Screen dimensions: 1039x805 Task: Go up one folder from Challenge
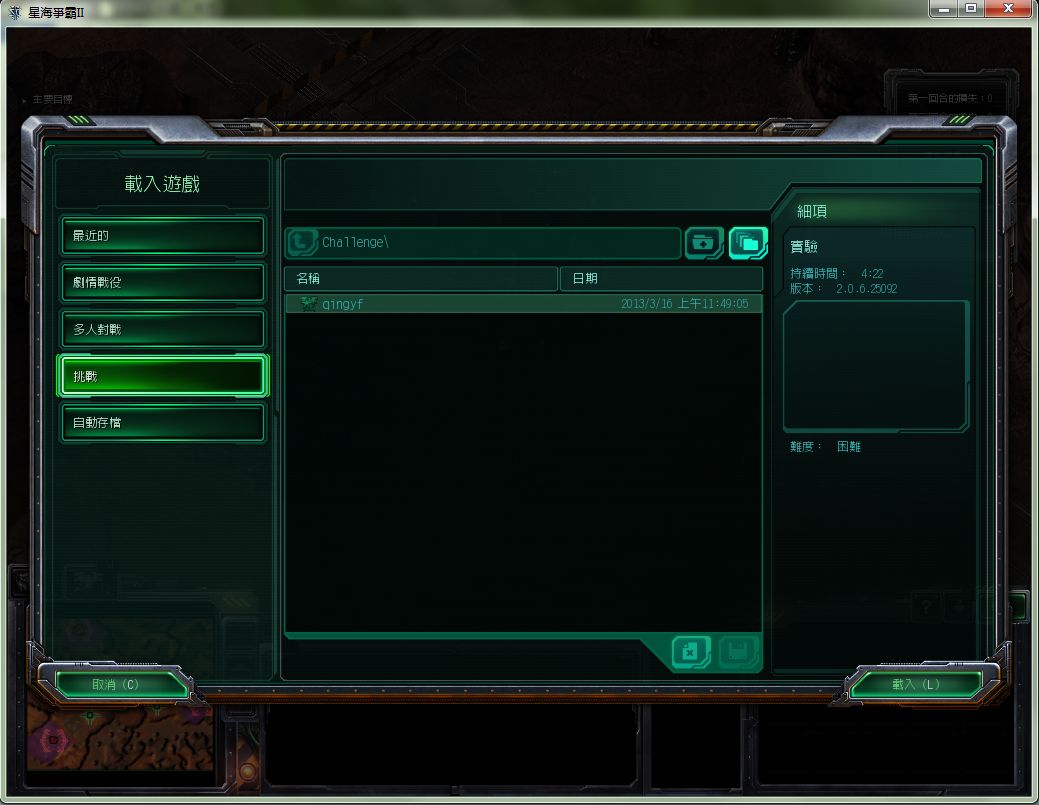click(301, 242)
